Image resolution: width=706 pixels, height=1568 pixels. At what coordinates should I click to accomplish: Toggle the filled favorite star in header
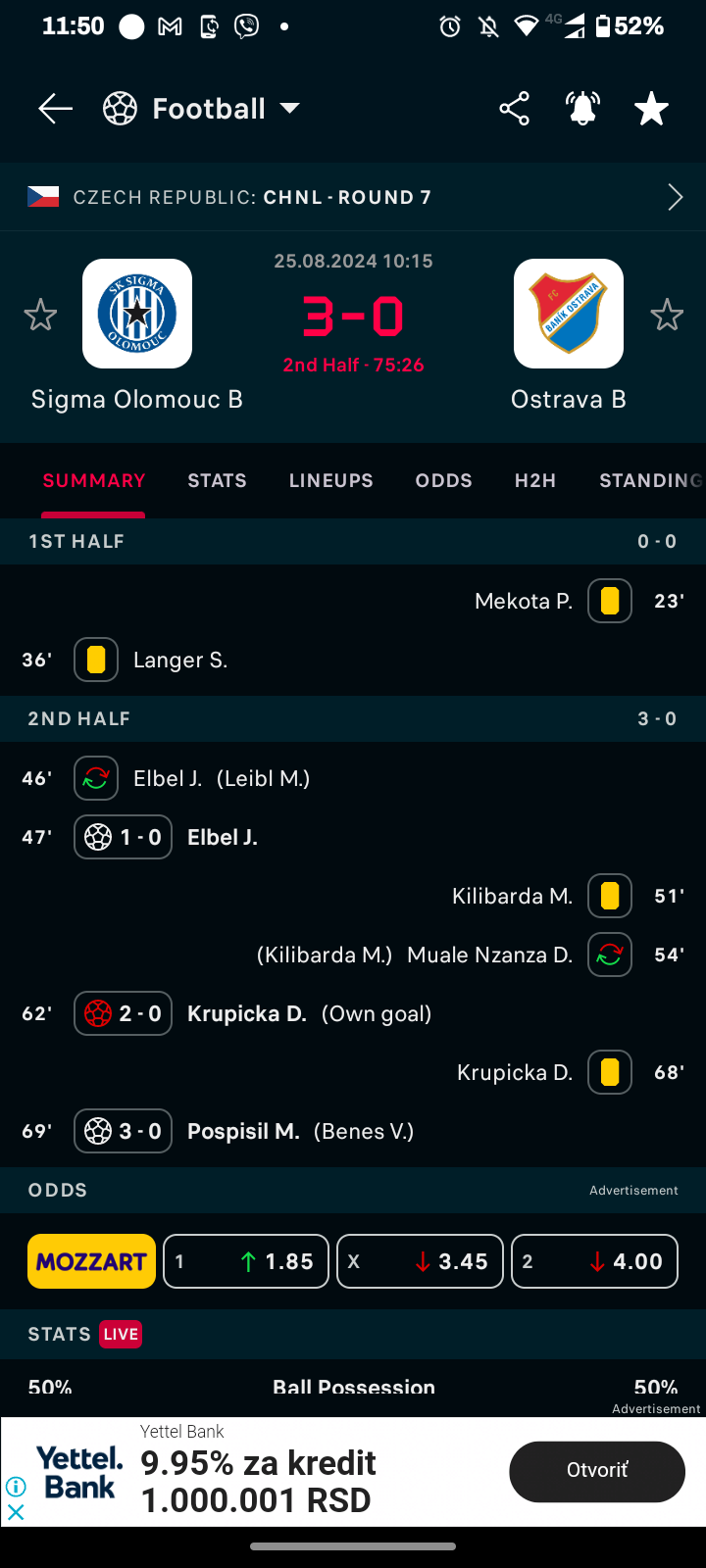(x=651, y=109)
